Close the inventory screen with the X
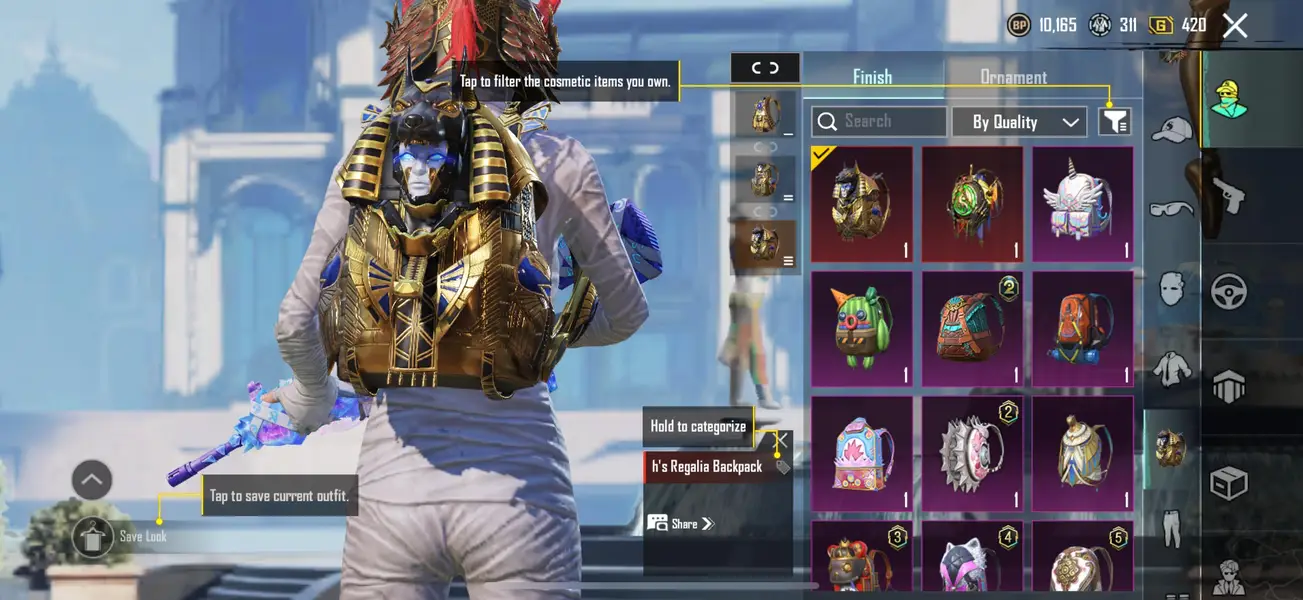The width and height of the screenshot is (1303, 600). [1235, 26]
